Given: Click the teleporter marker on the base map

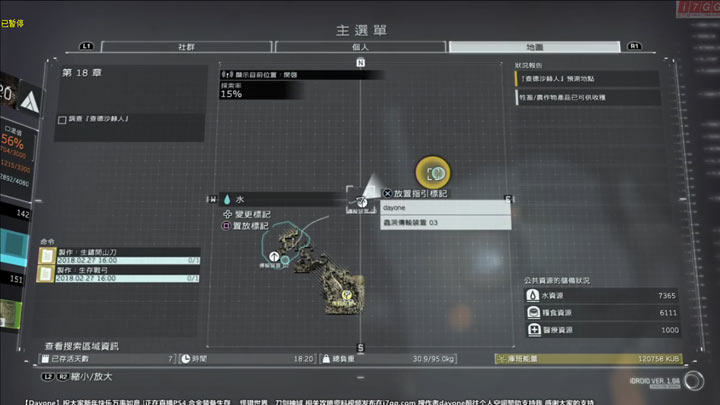Looking at the screenshot, I should tap(273, 257).
